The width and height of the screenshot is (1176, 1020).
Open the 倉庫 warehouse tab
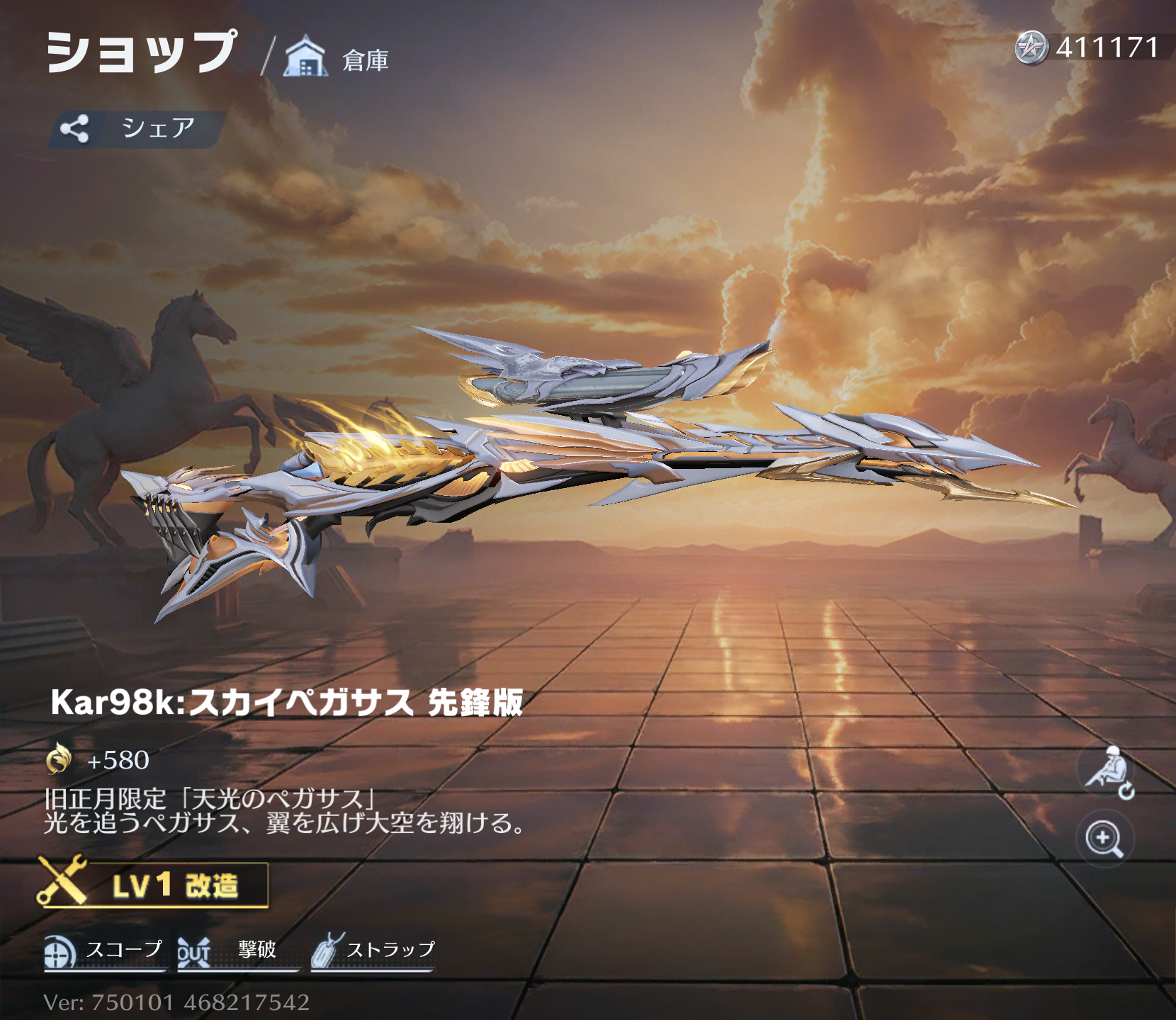click(337, 58)
